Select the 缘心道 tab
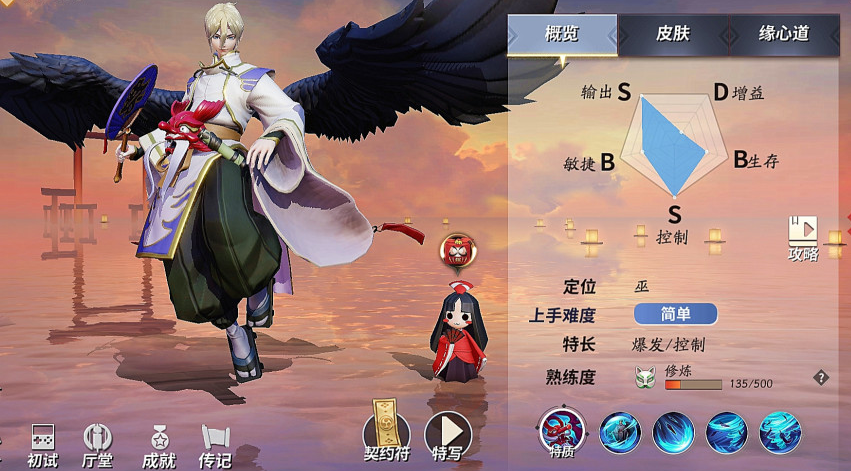 [783, 35]
